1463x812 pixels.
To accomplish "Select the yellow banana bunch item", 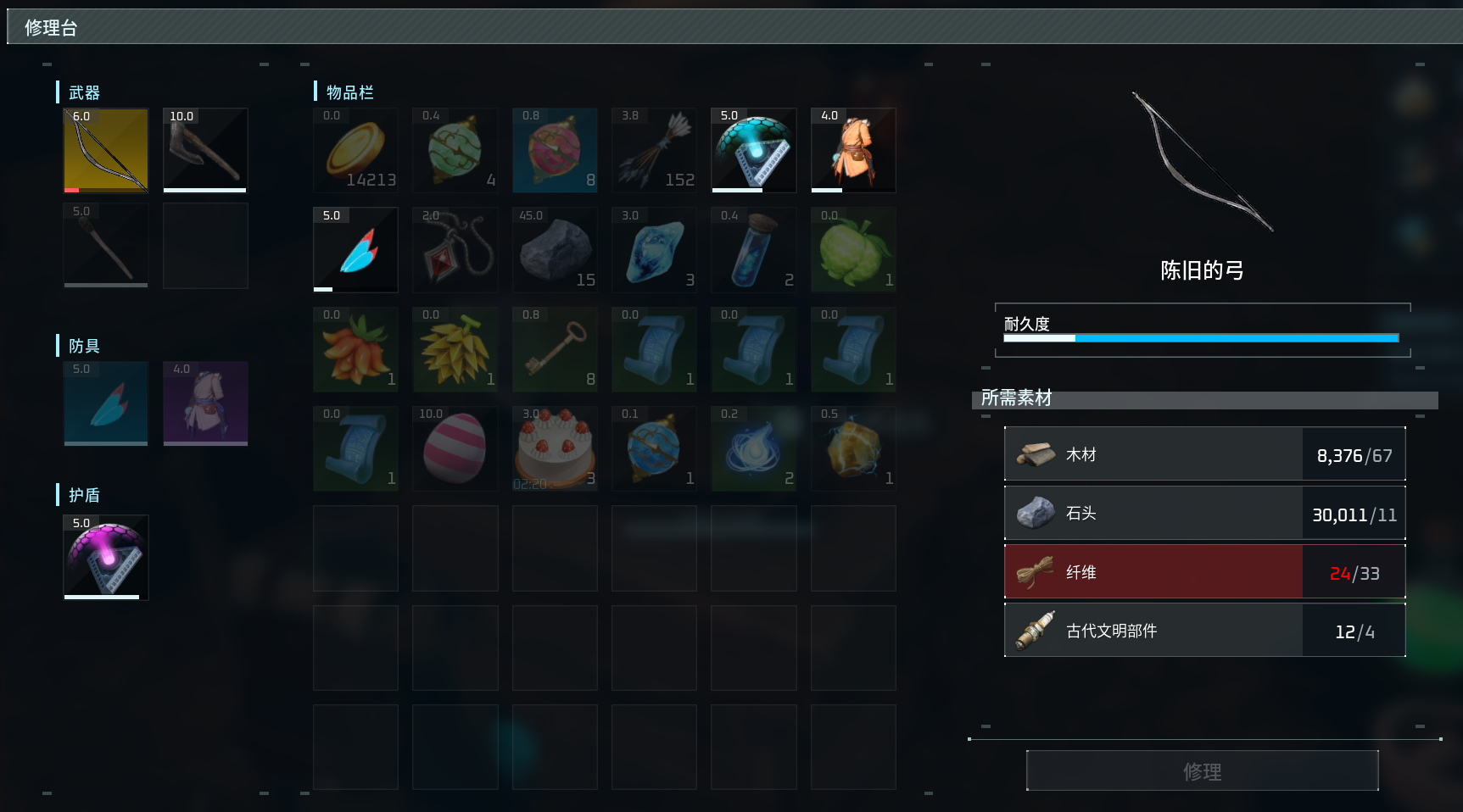I will click(455, 349).
